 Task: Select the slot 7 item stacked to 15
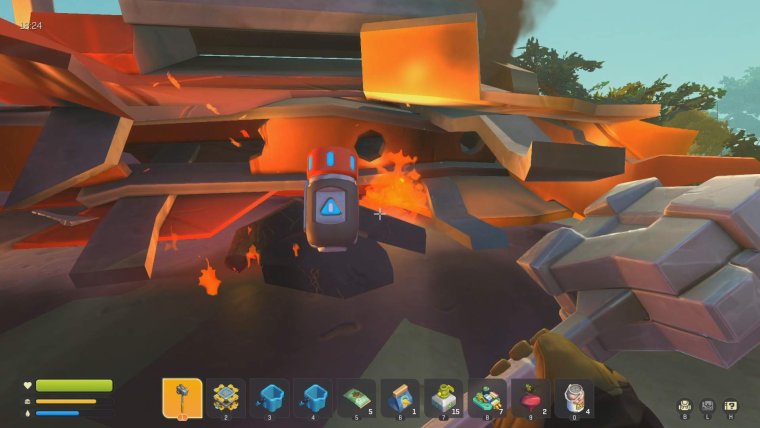443,398
